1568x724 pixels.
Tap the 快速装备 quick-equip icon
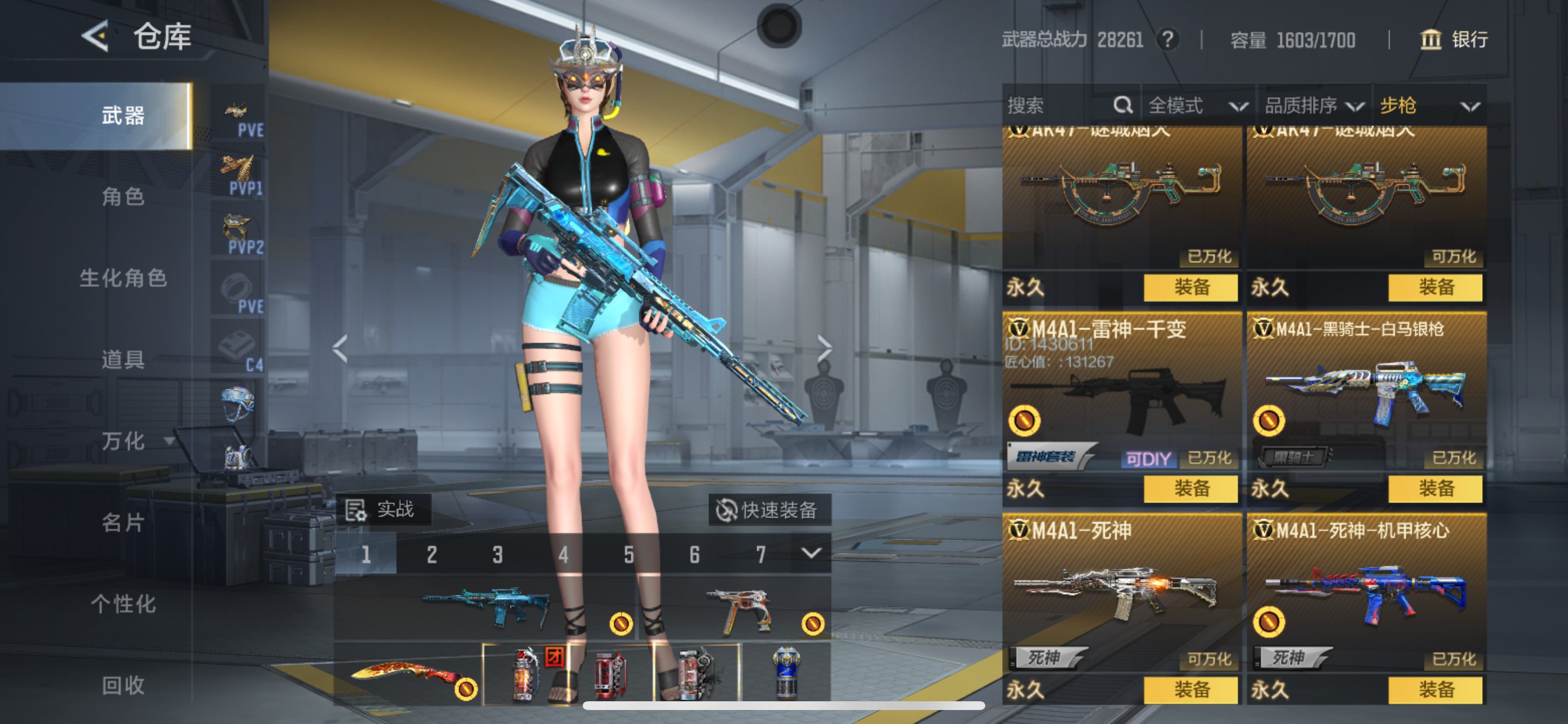click(x=728, y=511)
